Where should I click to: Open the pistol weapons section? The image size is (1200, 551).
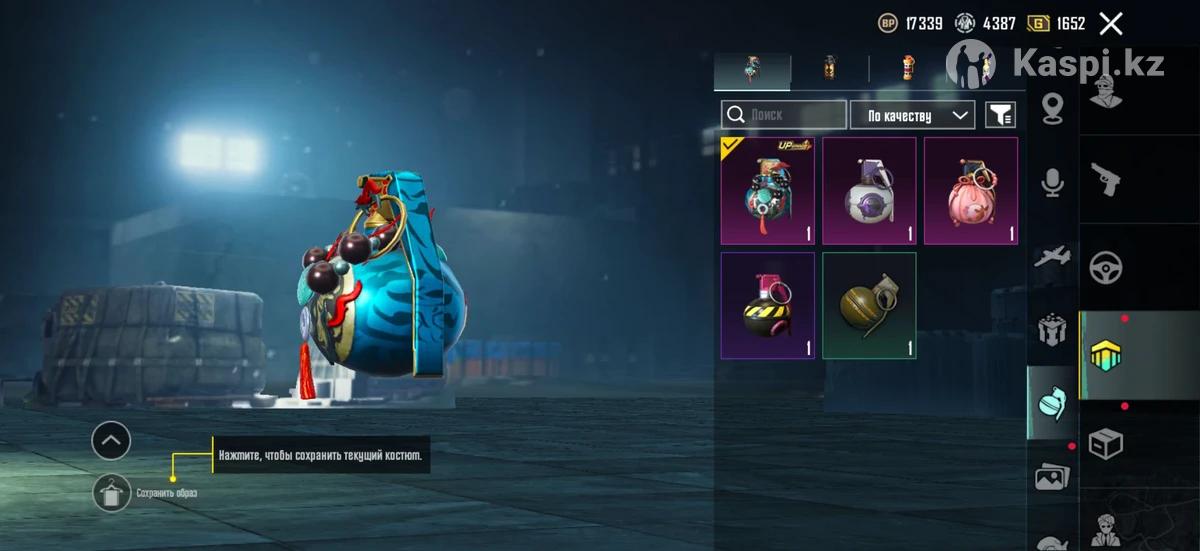point(1105,180)
